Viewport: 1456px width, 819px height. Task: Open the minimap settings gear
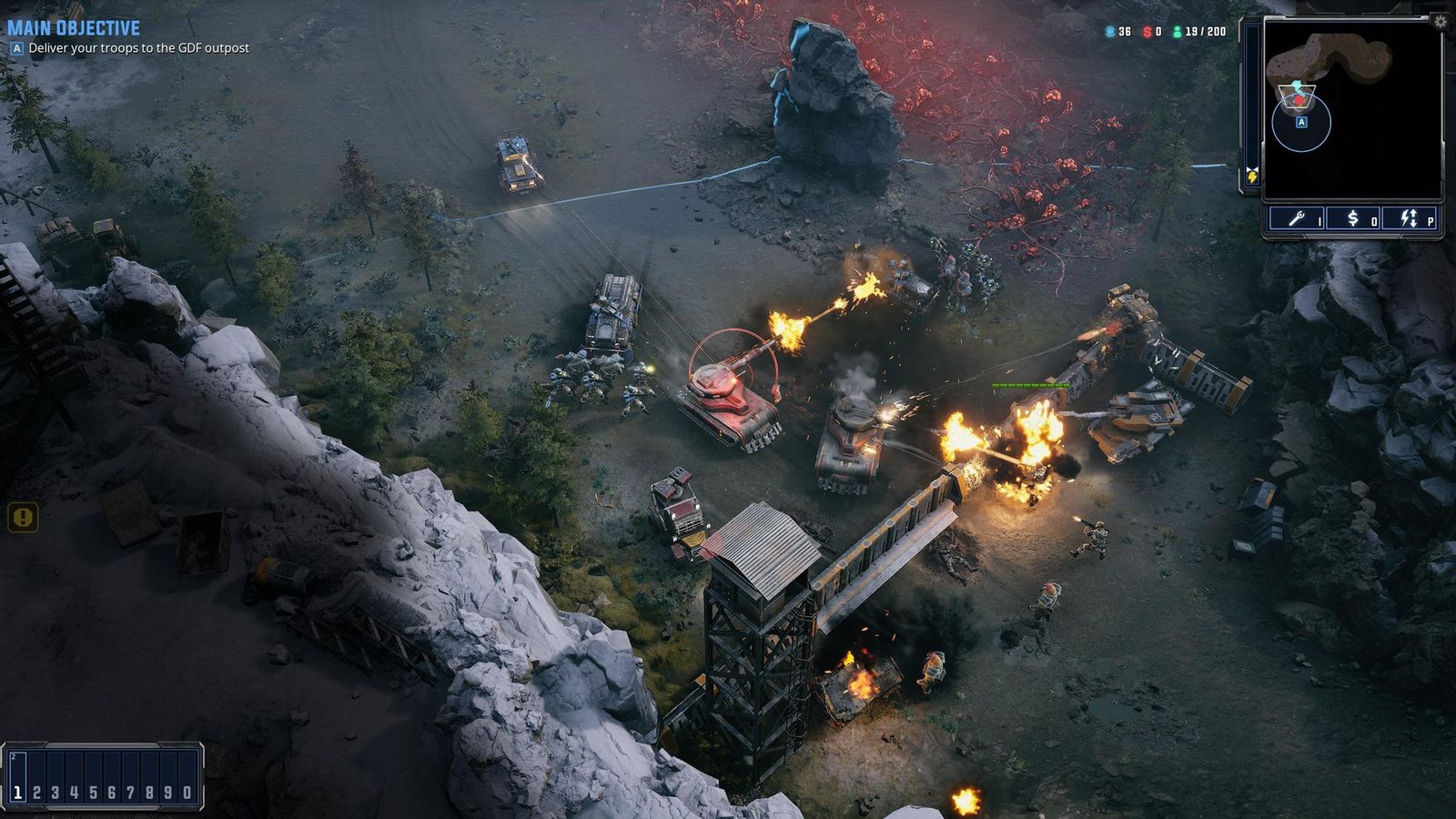pos(1441,21)
